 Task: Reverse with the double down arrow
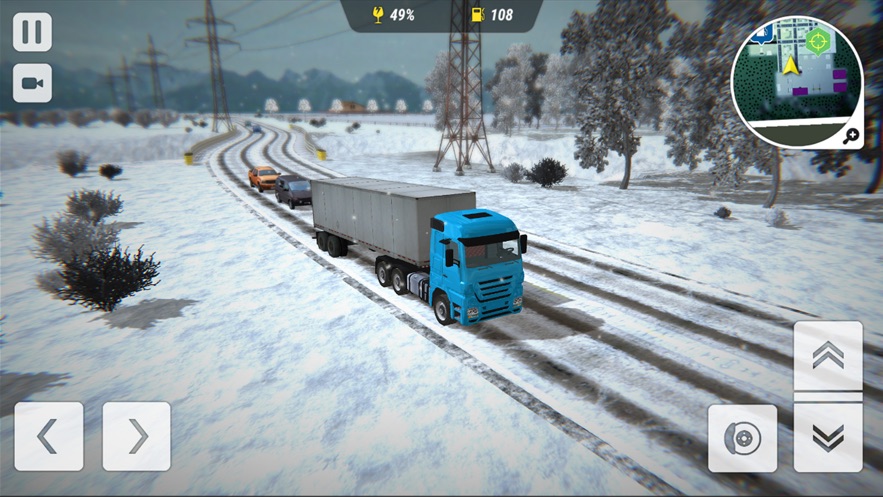828,437
